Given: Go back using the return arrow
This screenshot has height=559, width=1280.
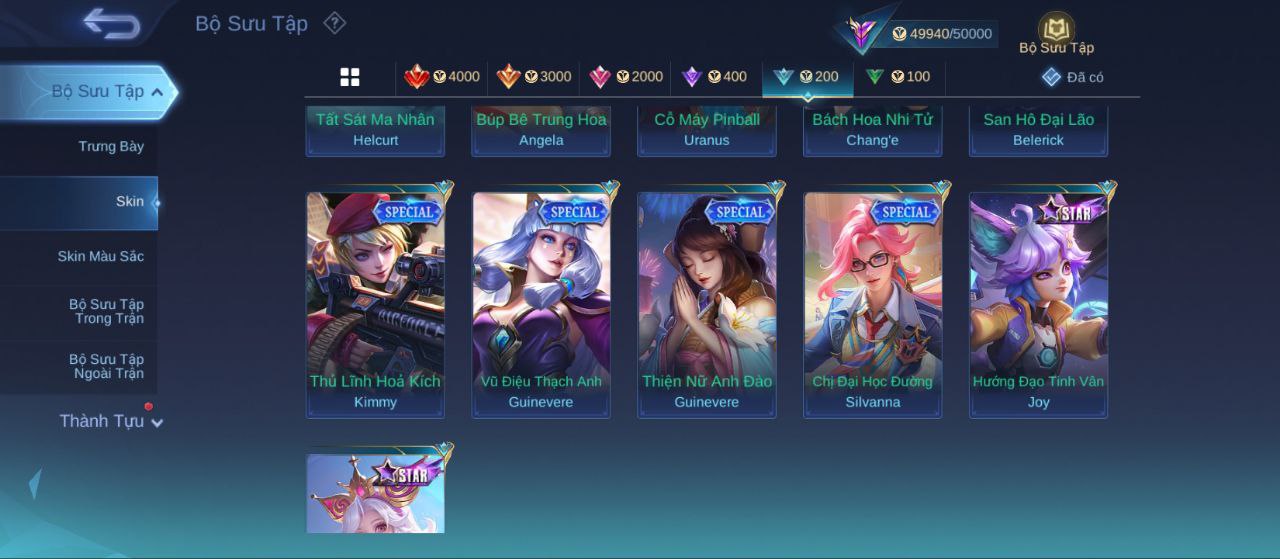Looking at the screenshot, I should [111, 23].
